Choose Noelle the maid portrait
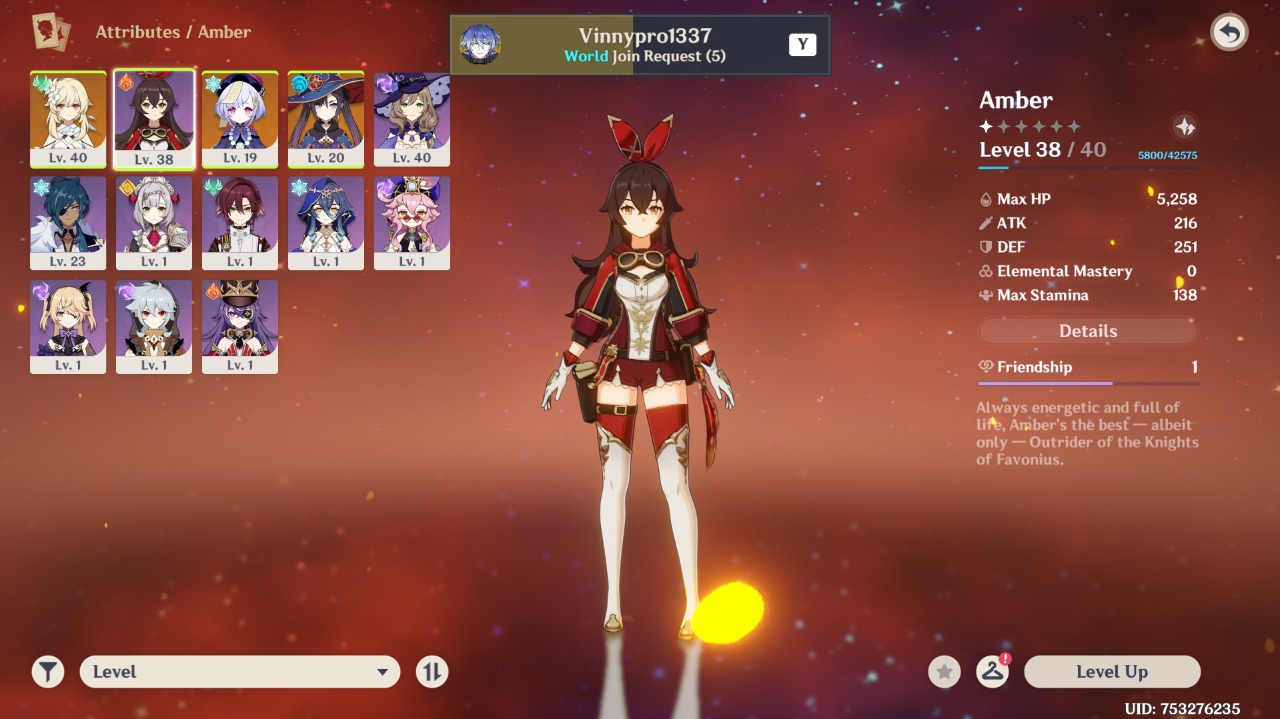 click(154, 223)
